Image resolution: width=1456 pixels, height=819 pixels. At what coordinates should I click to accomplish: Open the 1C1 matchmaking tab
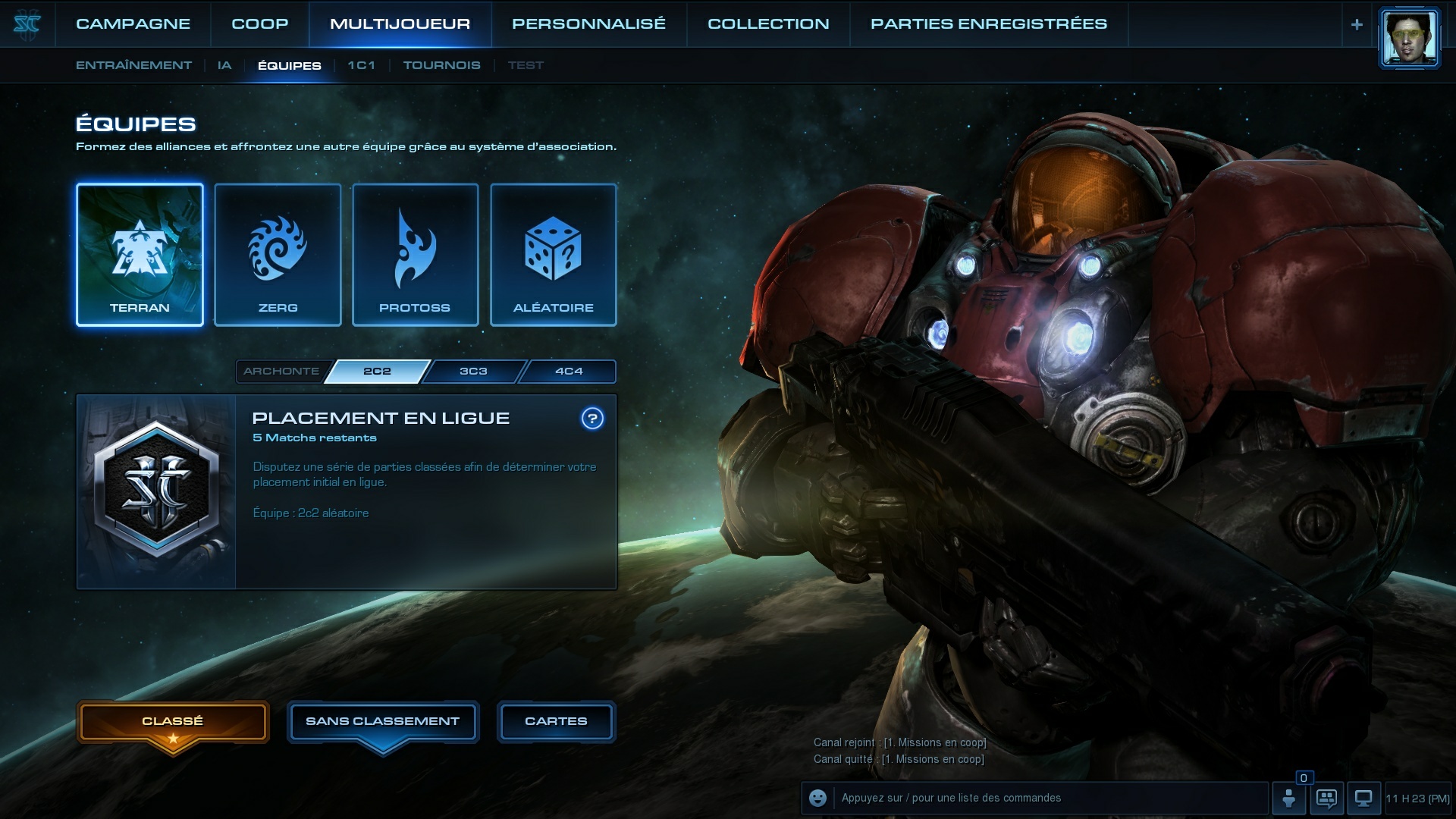coord(361,65)
